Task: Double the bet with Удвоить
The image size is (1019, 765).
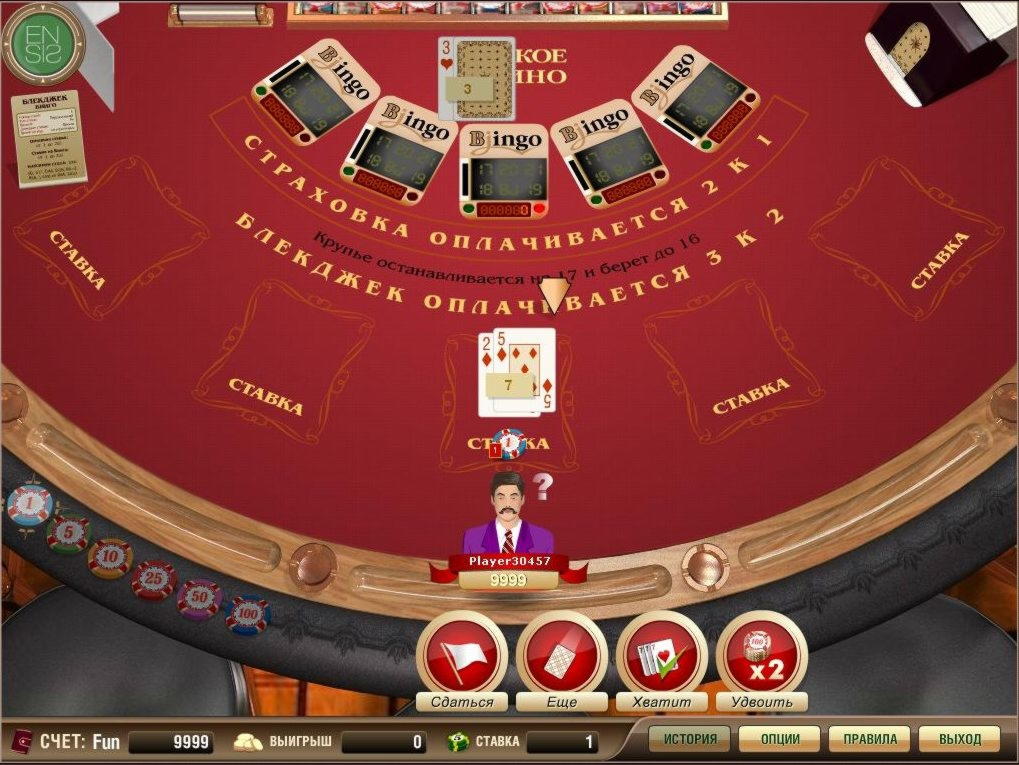Action: (761, 657)
